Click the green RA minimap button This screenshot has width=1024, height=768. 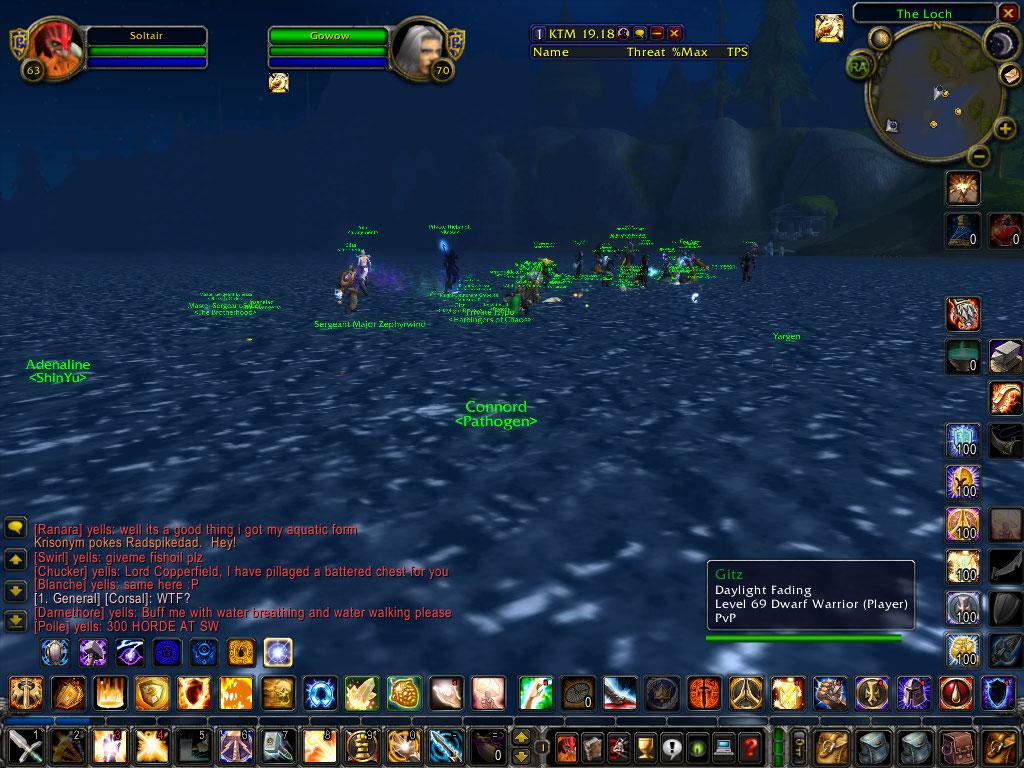tap(858, 66)
